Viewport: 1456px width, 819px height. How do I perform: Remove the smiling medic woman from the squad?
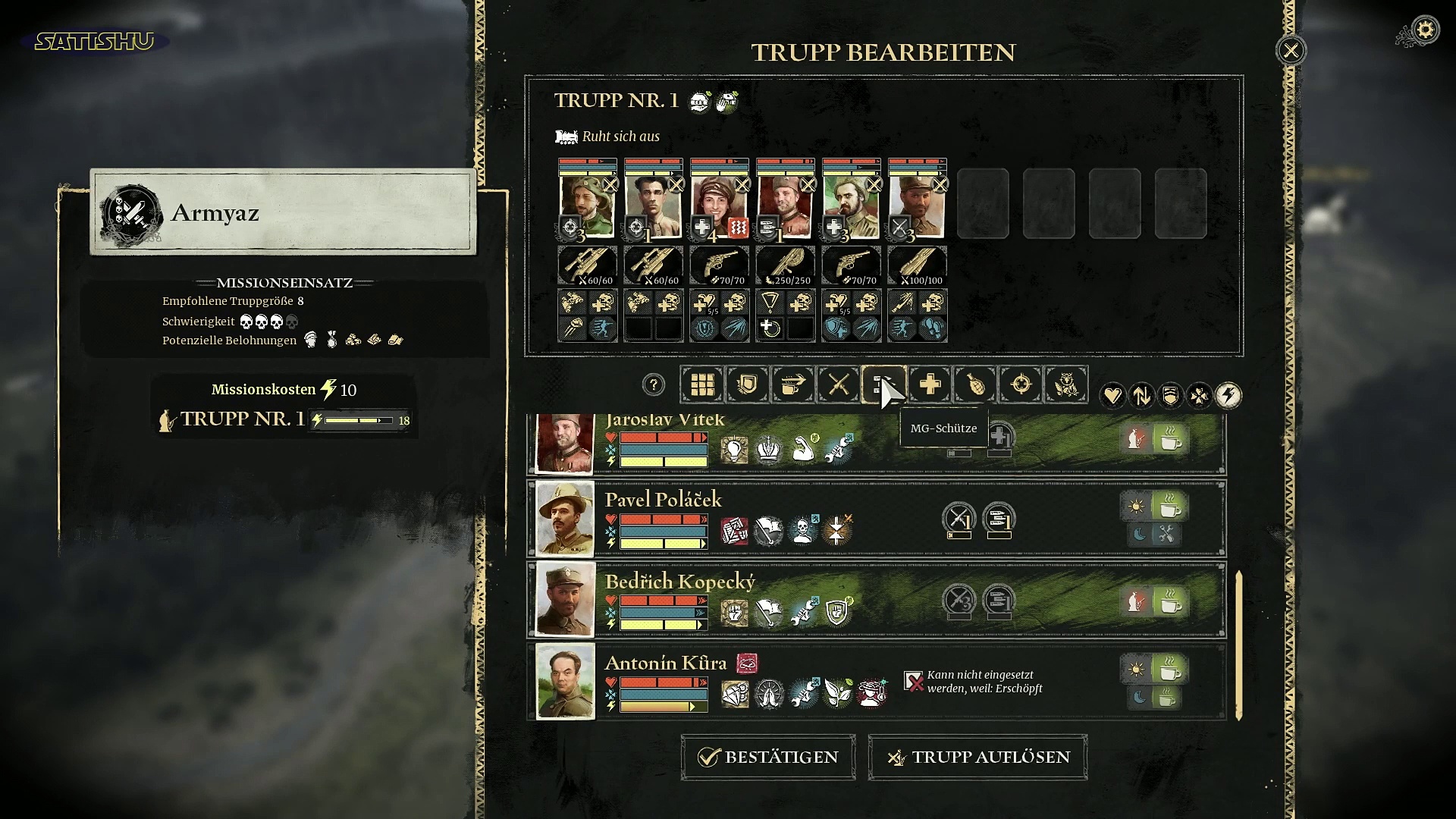click(x=742, y=184)
